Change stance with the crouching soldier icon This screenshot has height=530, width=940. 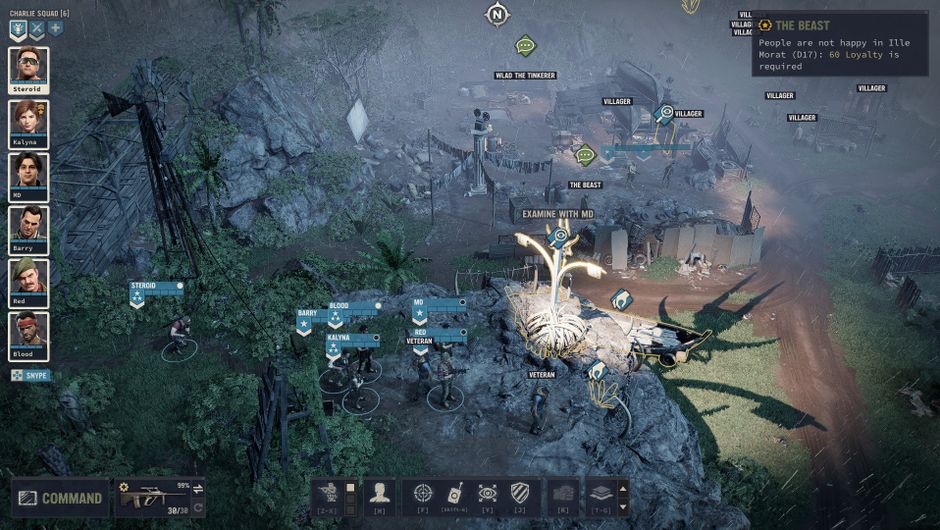point(327,493)
